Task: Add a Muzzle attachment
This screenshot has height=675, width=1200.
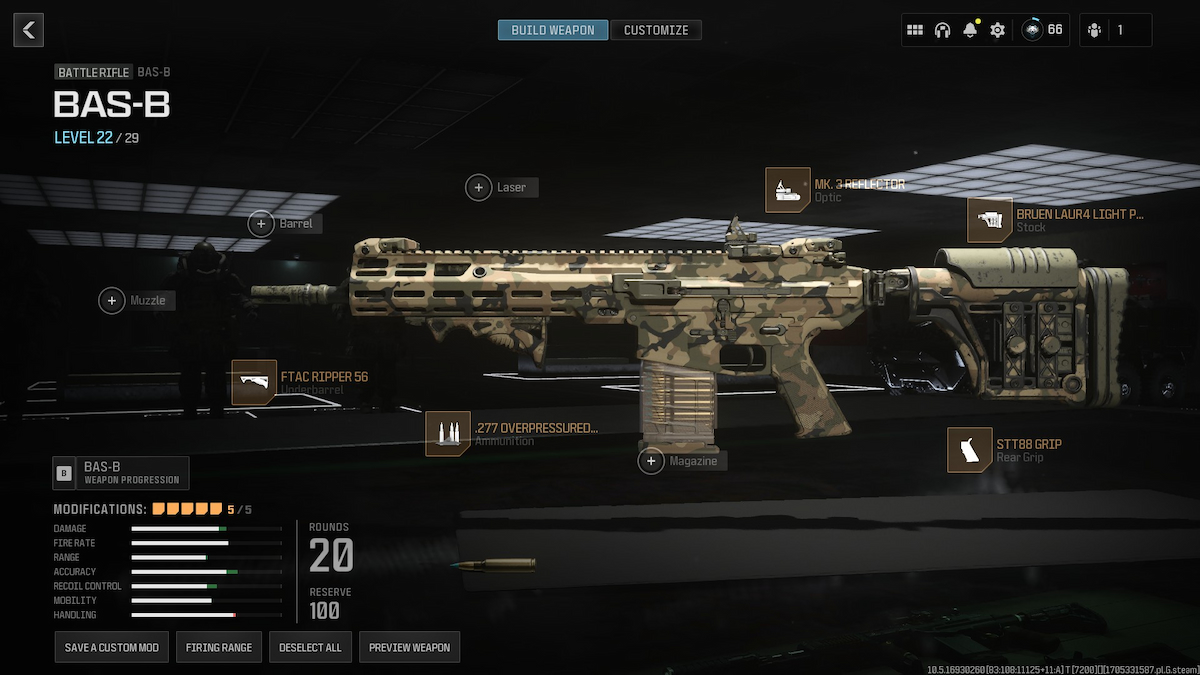Action: [112, 300]
